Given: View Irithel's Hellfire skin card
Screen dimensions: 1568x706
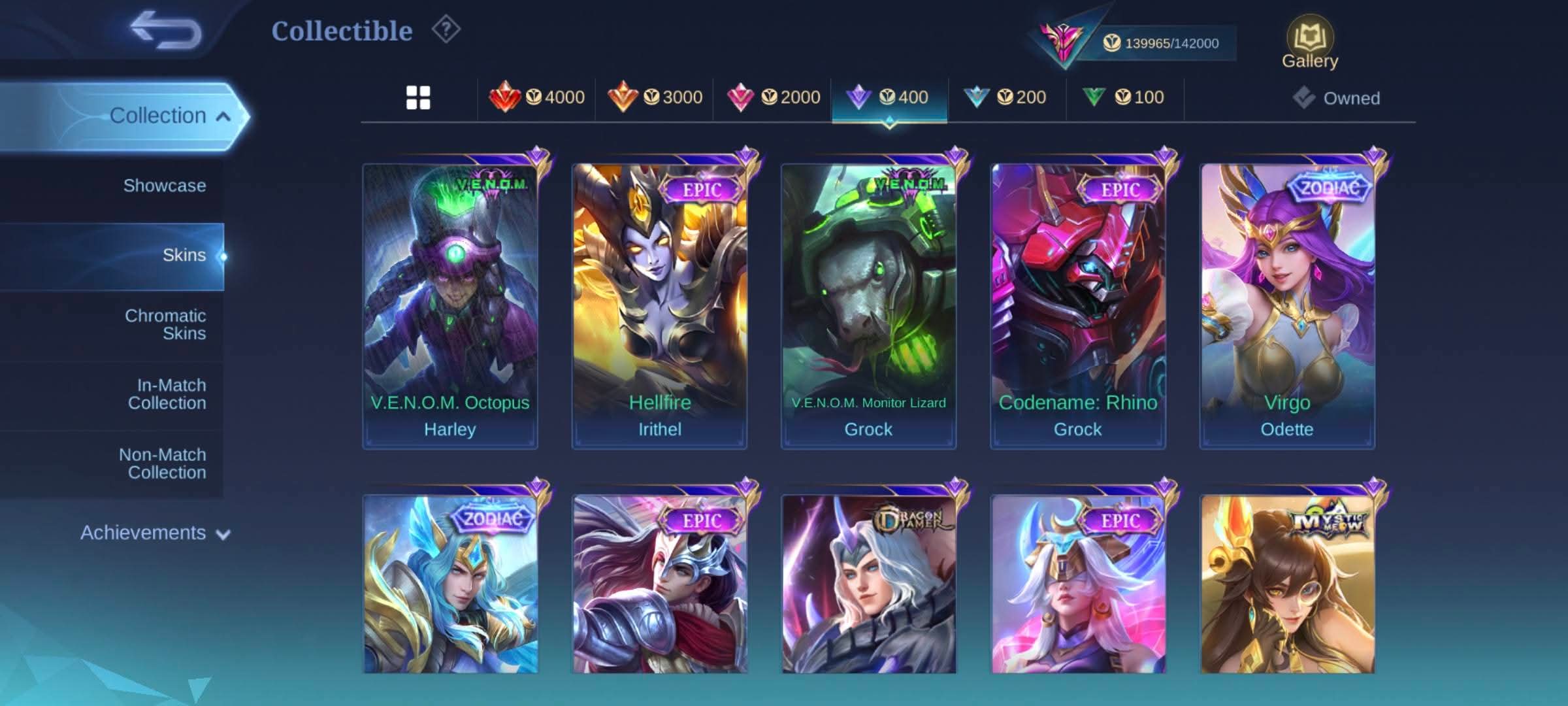Looking at the screenshot, I should [659, 306].
